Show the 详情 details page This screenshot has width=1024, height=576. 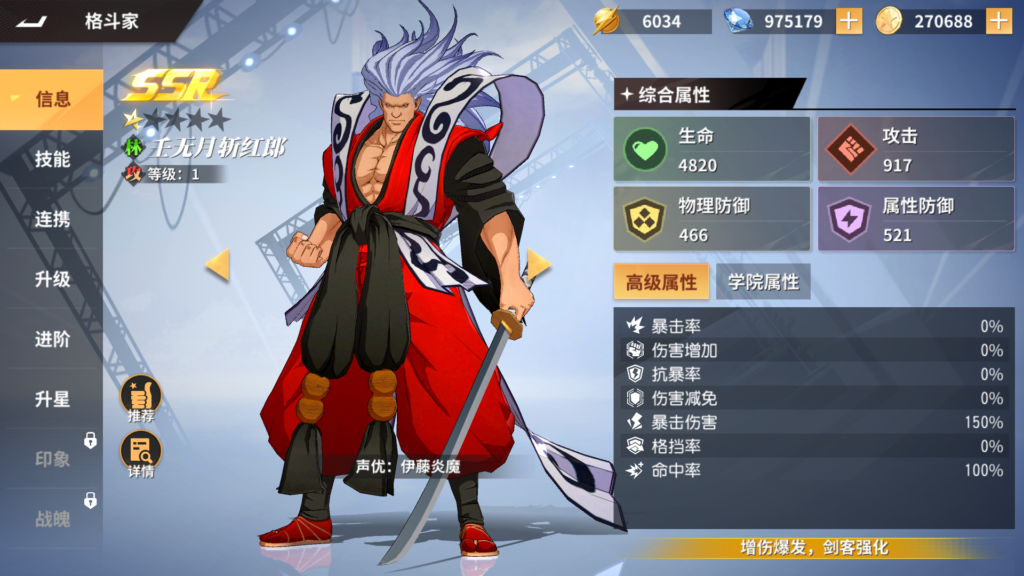click(141, 455)
